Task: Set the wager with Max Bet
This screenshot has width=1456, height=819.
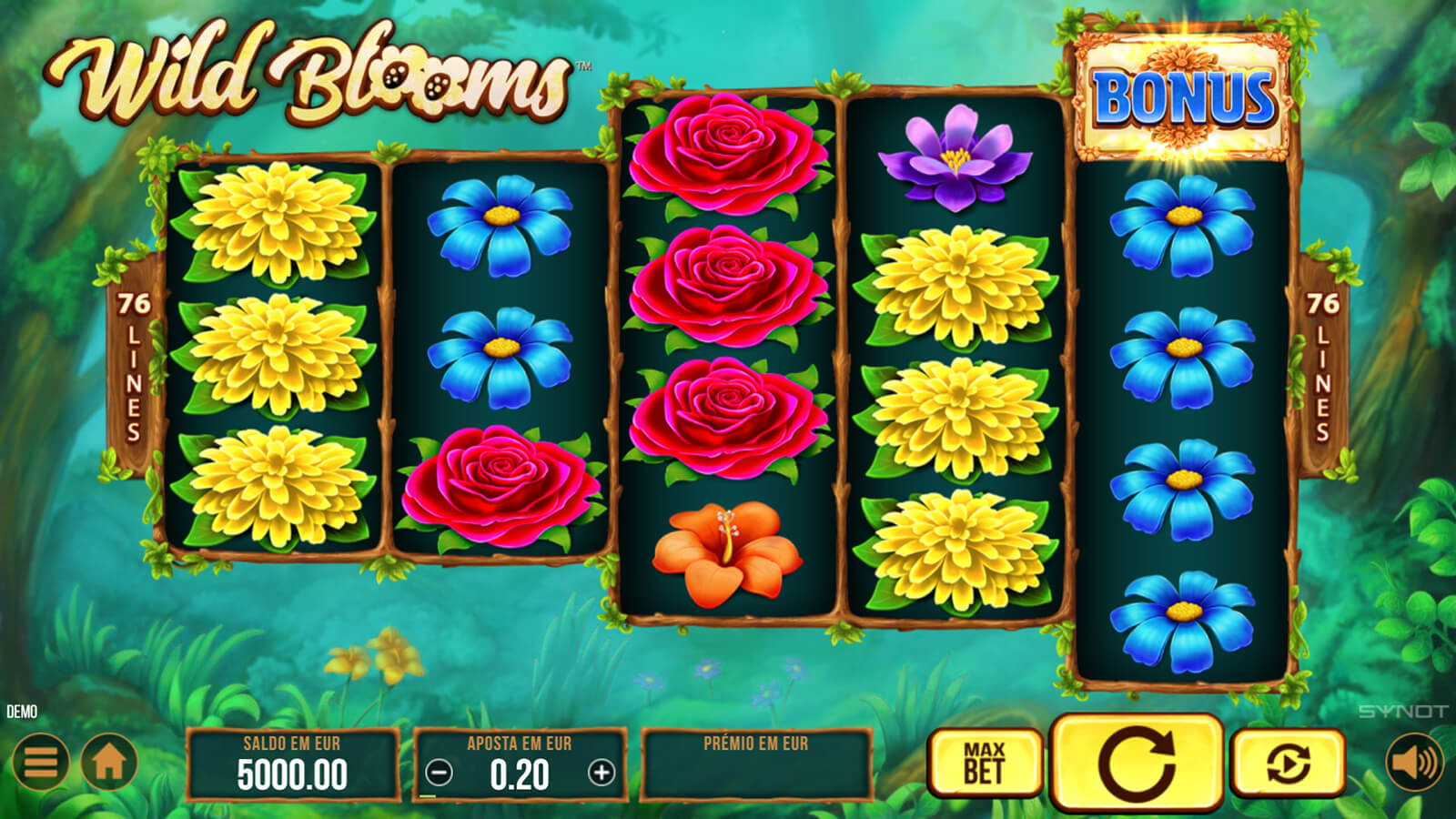Action: coord(985,763)
